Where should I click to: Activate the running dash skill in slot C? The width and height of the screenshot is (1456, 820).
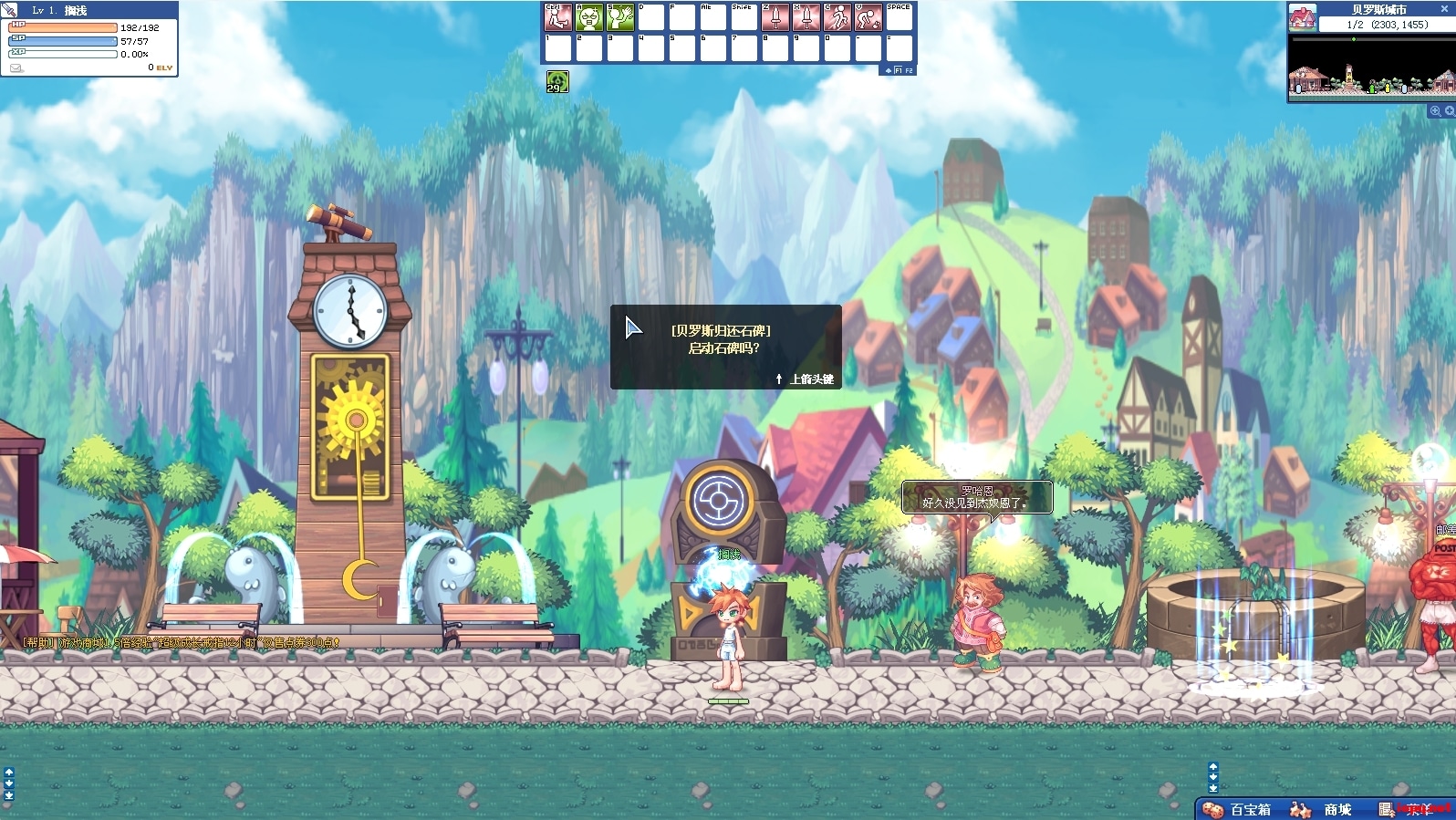click(837, 17)
